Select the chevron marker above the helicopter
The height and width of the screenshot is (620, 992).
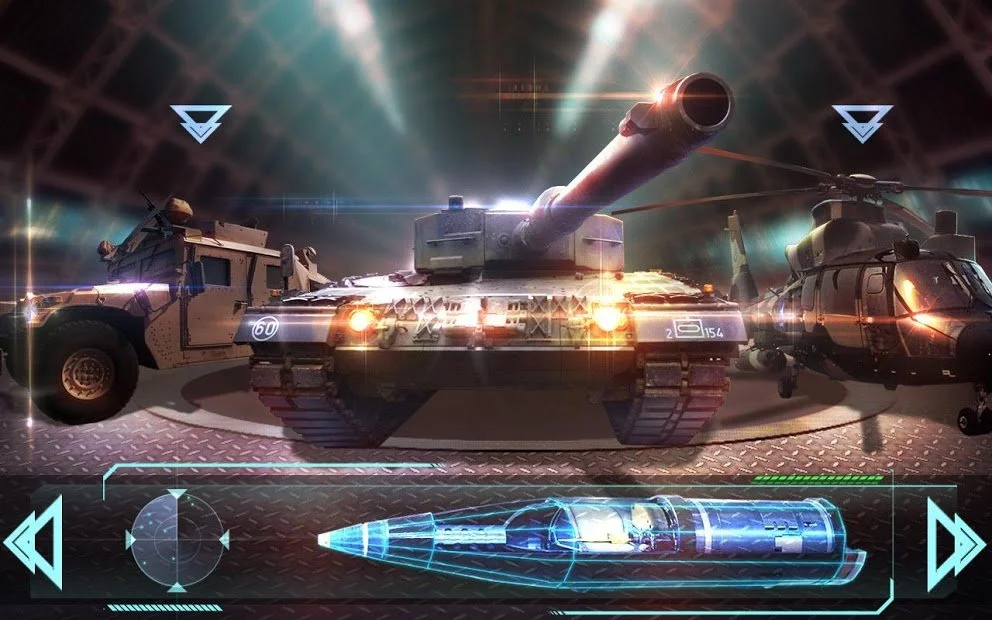click(861, 123)
